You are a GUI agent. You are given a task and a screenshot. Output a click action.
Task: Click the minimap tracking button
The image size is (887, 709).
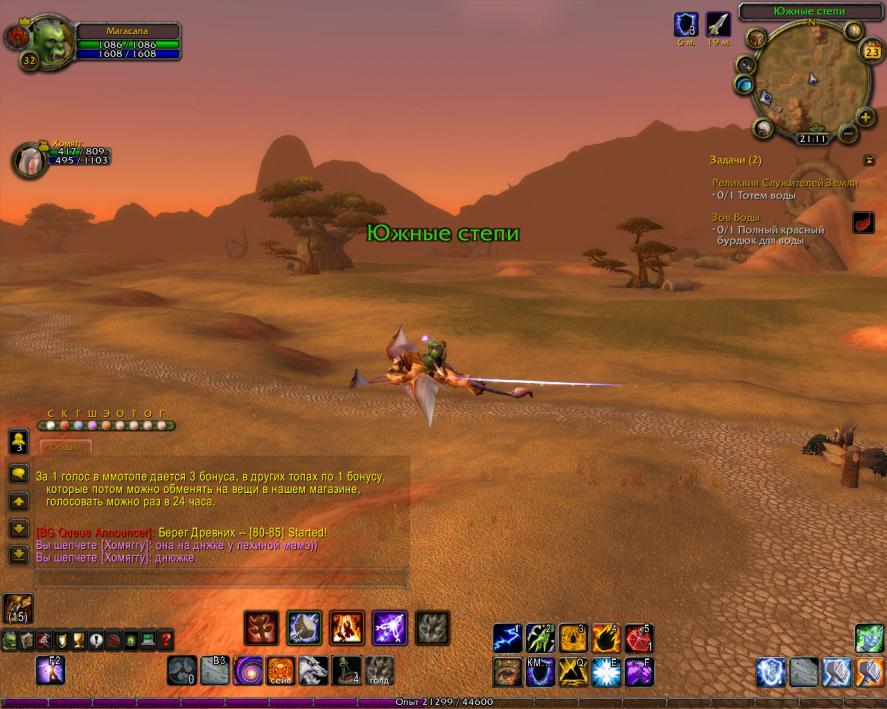pos(757,39)
